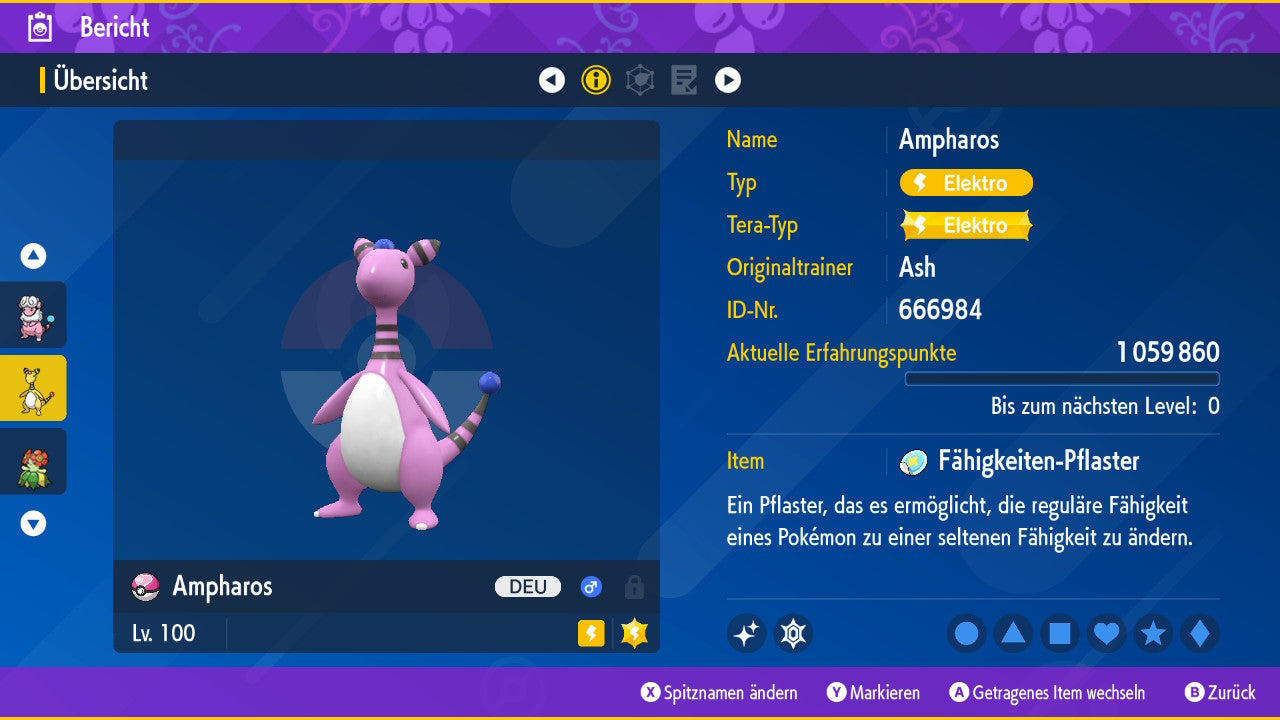
Task: Switch to the notes memo tab
Action: point(684,80)
